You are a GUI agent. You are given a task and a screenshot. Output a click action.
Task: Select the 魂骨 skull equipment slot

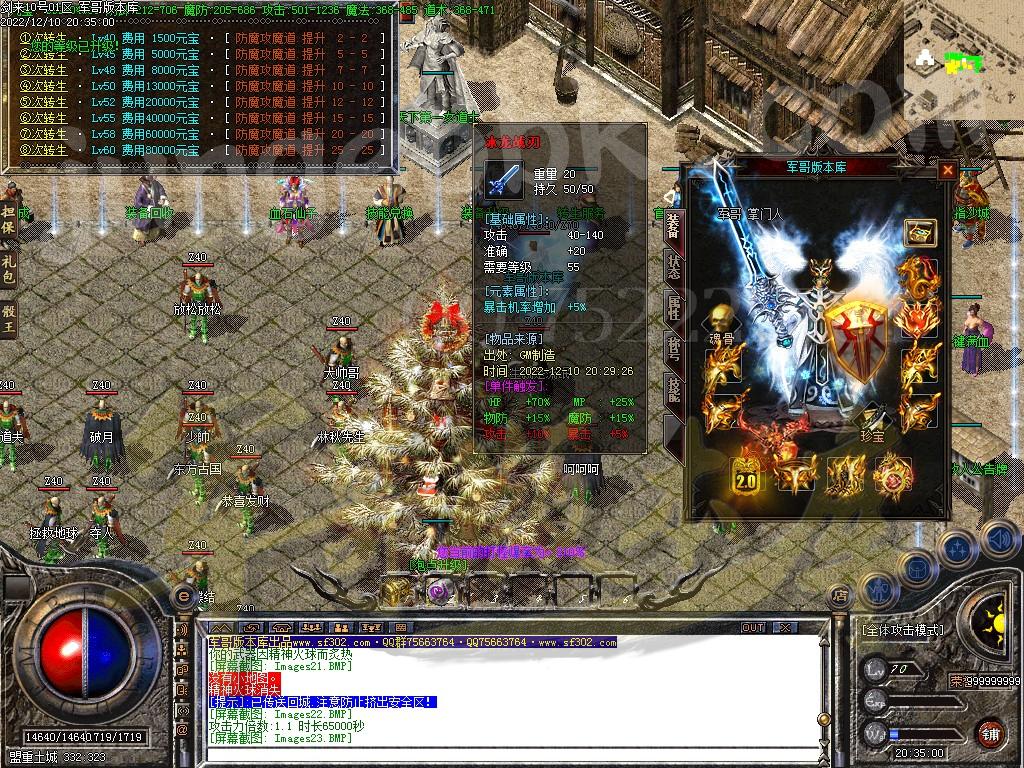tap(719, 321)
